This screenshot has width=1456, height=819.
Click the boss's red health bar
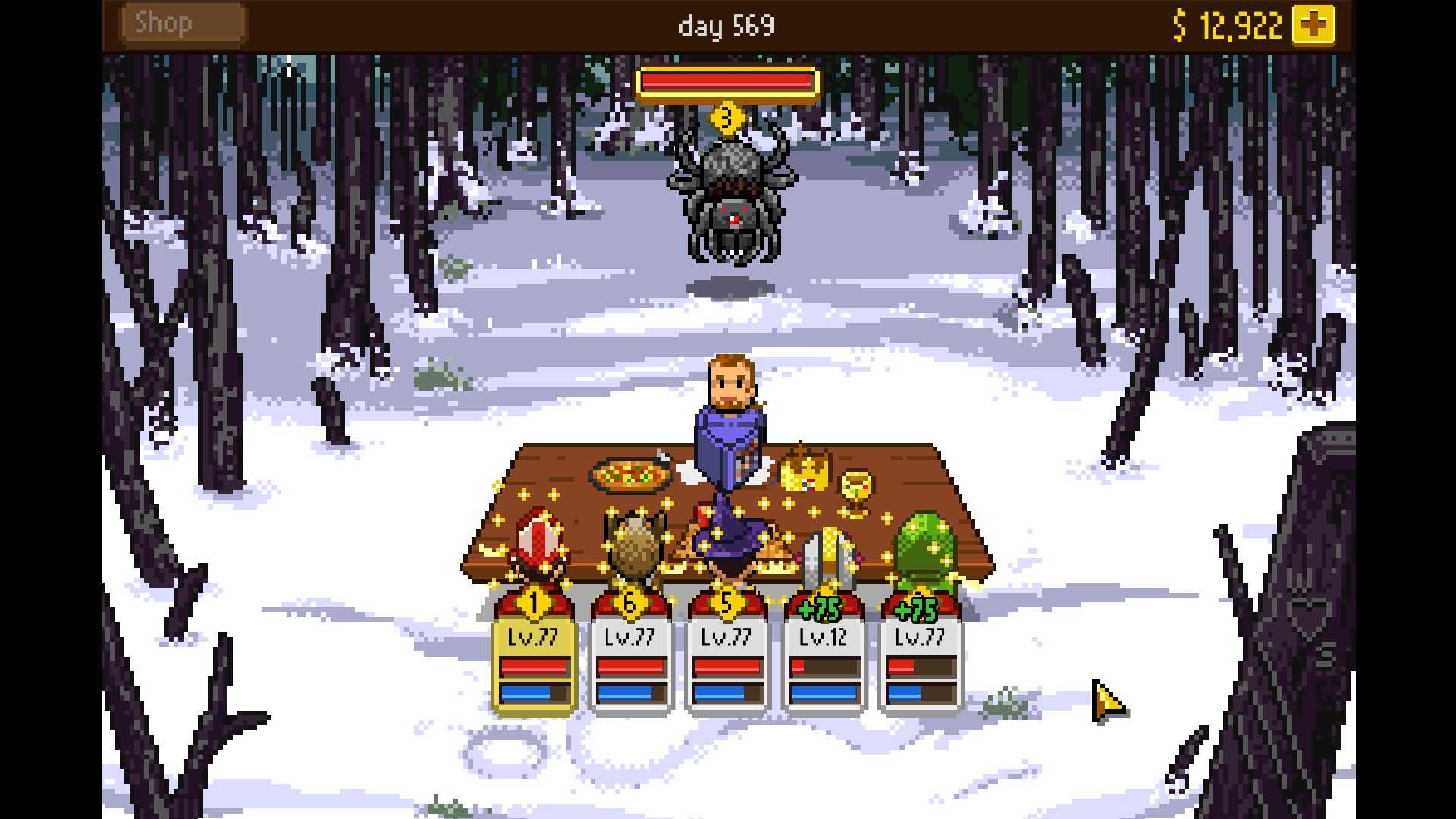point(728,82)
